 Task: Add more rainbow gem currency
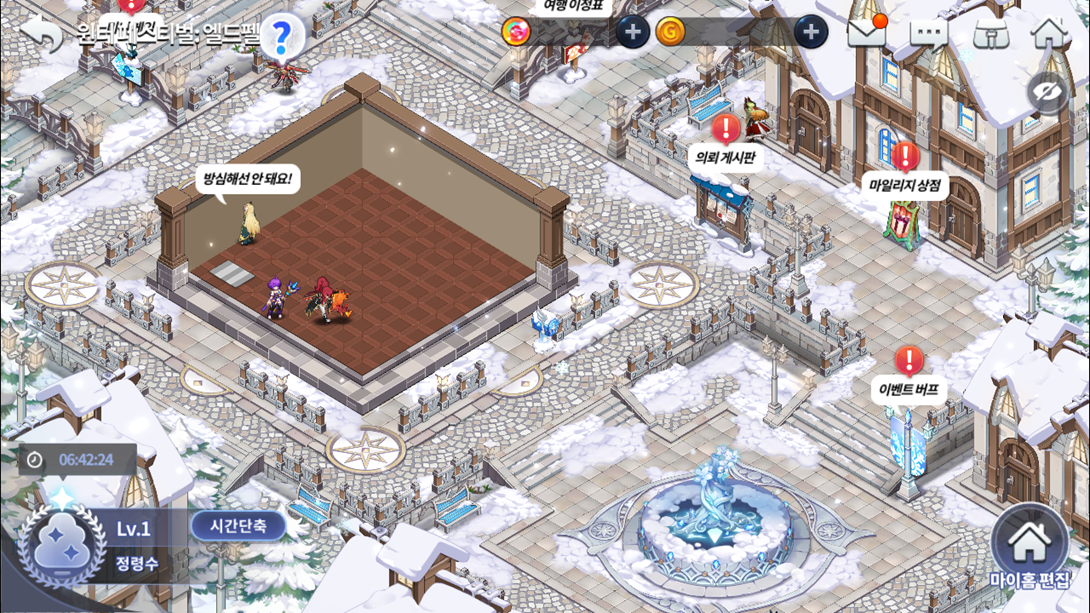pyautogui.click(x=632, y=32)
